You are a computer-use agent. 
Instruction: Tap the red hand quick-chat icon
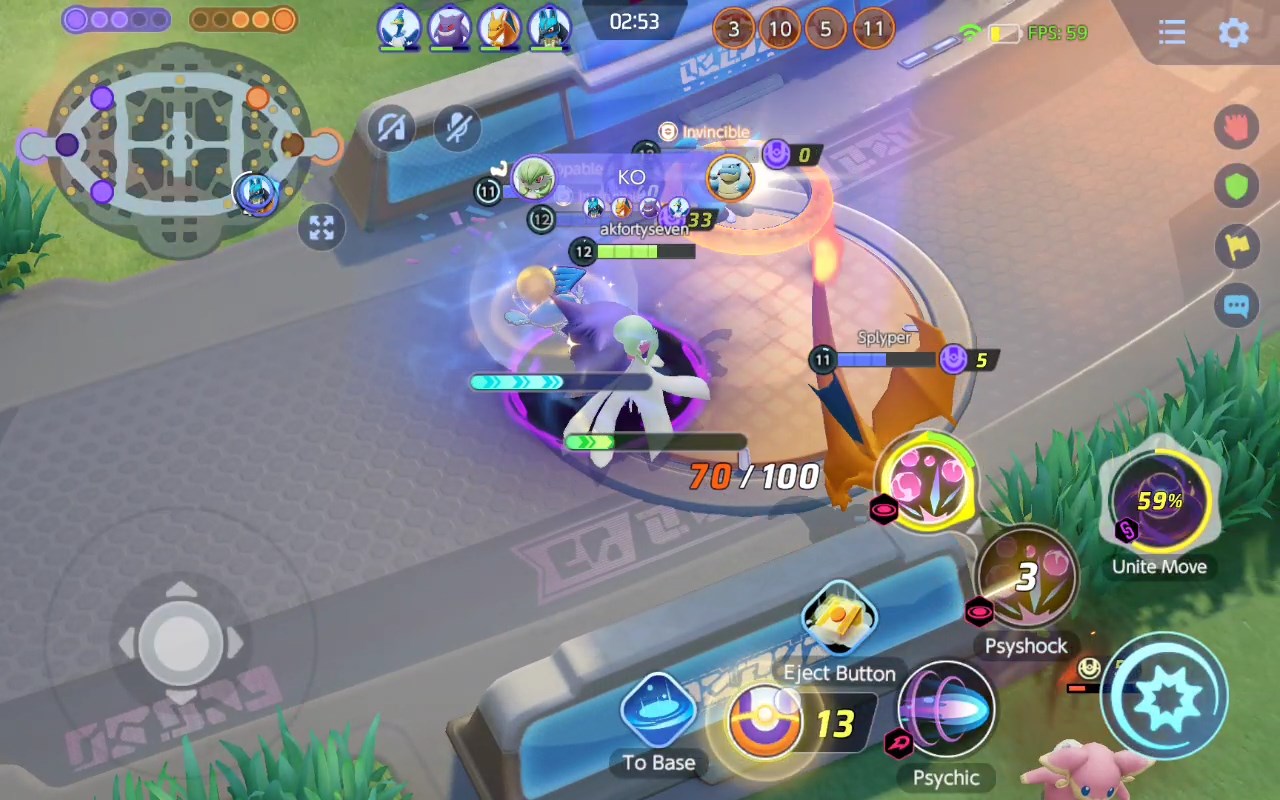(1237, 127)
